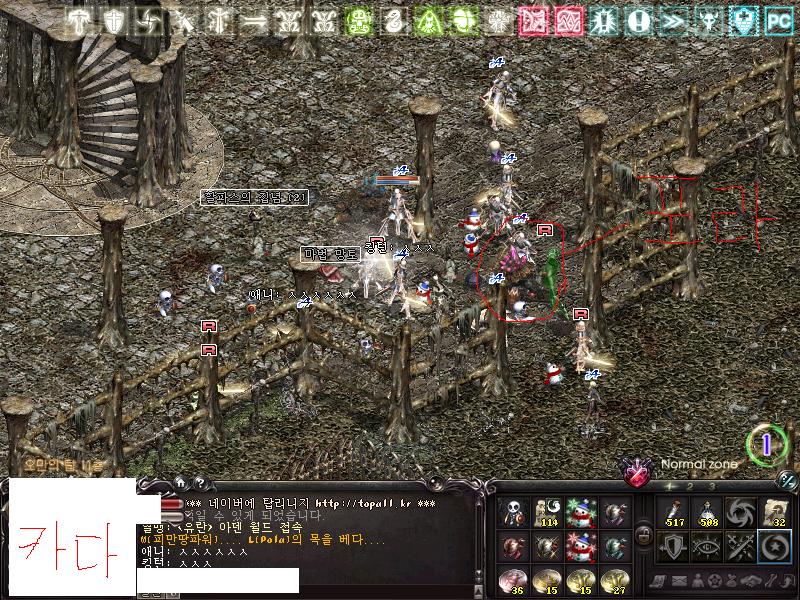Click the exclamation mark status icon
This screenshot has width=800, height=600.
[640, 20]
